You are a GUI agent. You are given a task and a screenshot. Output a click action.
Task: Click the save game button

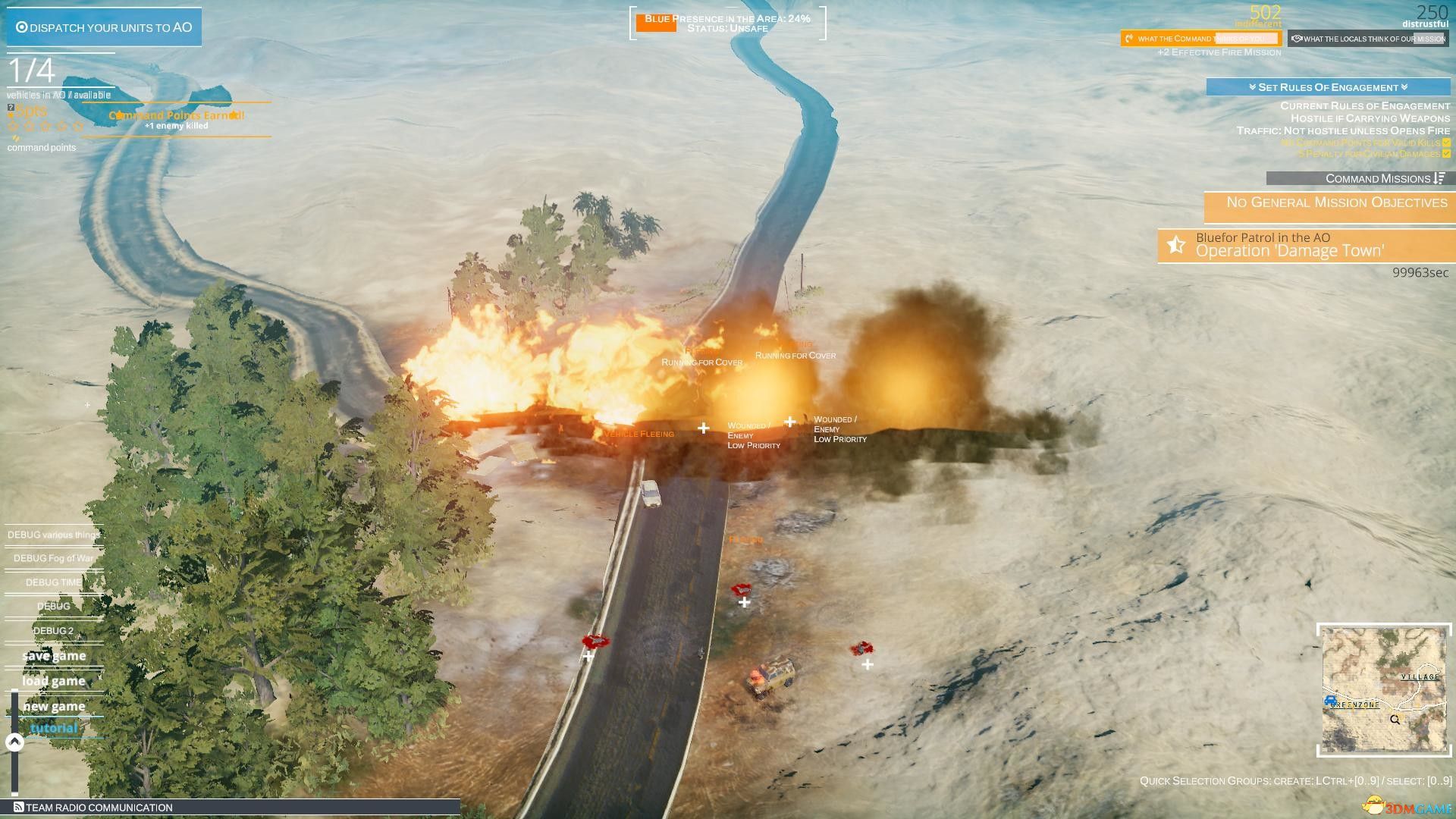[53, 655]
